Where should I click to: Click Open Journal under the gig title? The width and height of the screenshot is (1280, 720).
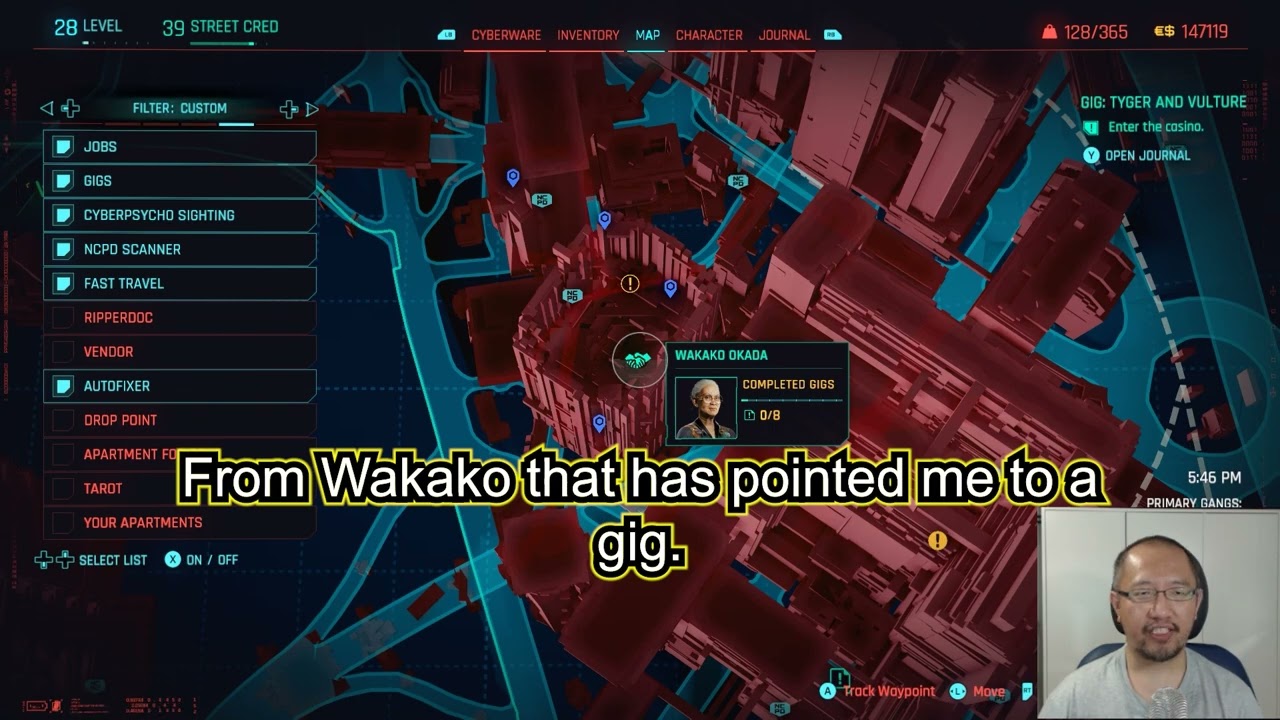(x=1148, y=155)
